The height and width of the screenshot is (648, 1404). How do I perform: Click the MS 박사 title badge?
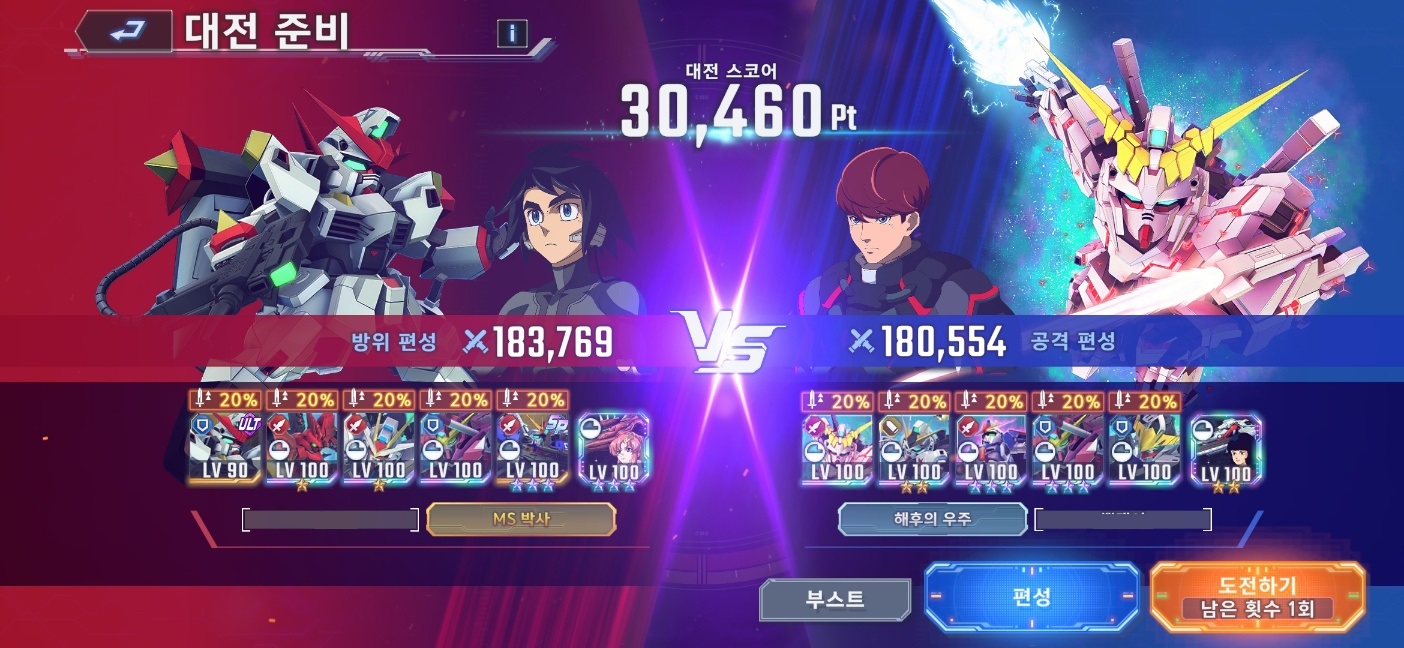(x=520, y=519)
